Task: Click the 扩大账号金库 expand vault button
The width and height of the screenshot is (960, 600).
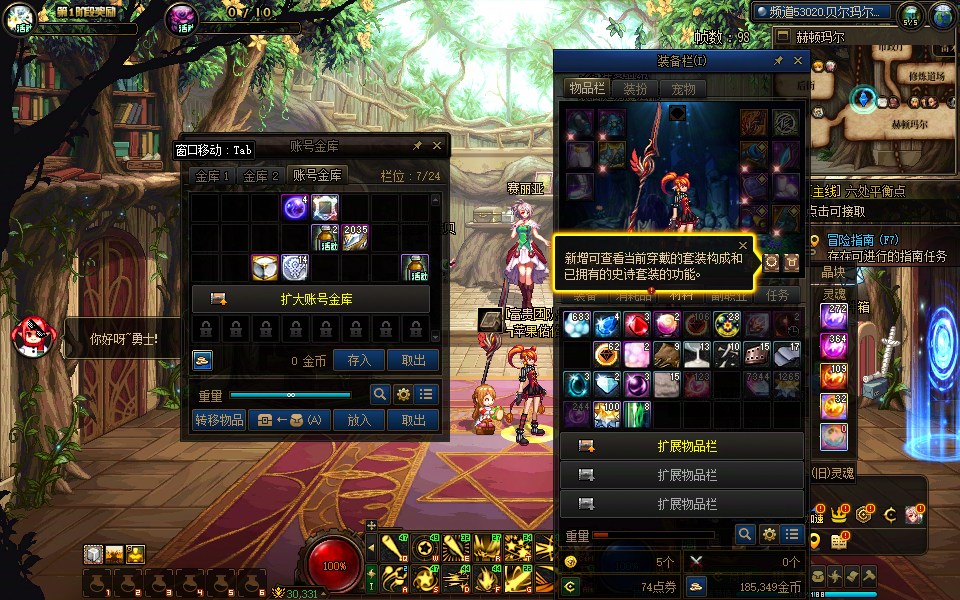Action: pyautogui.click(x=311, y=299)
